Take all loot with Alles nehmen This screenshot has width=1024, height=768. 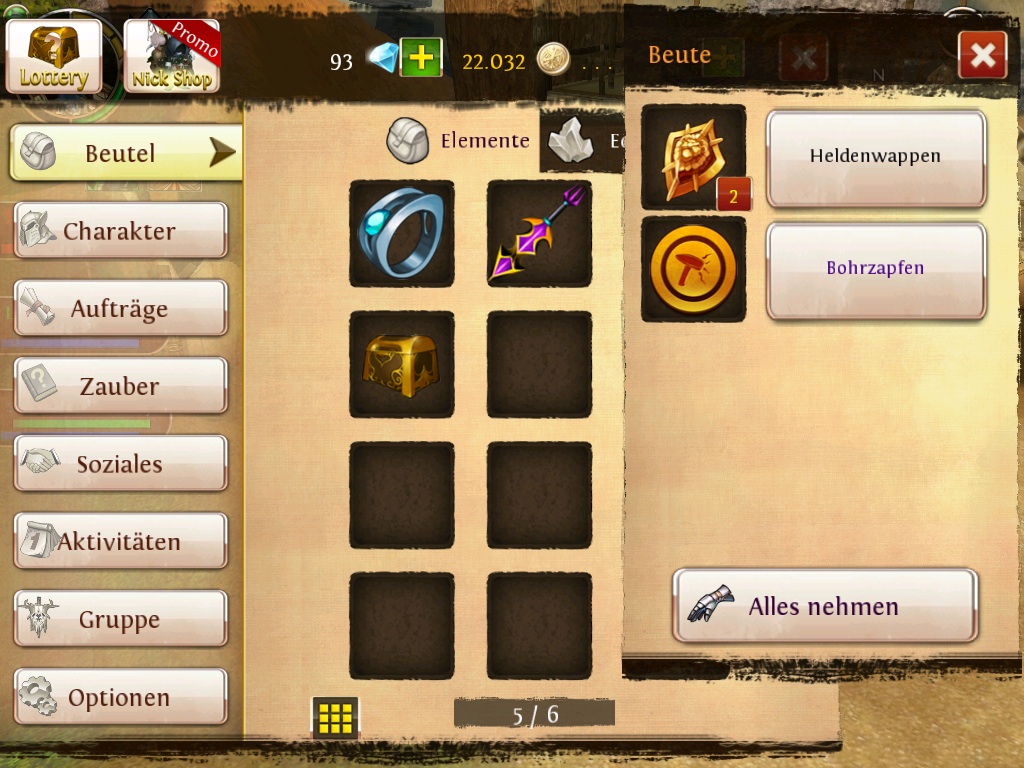click(x=825, y=606)
